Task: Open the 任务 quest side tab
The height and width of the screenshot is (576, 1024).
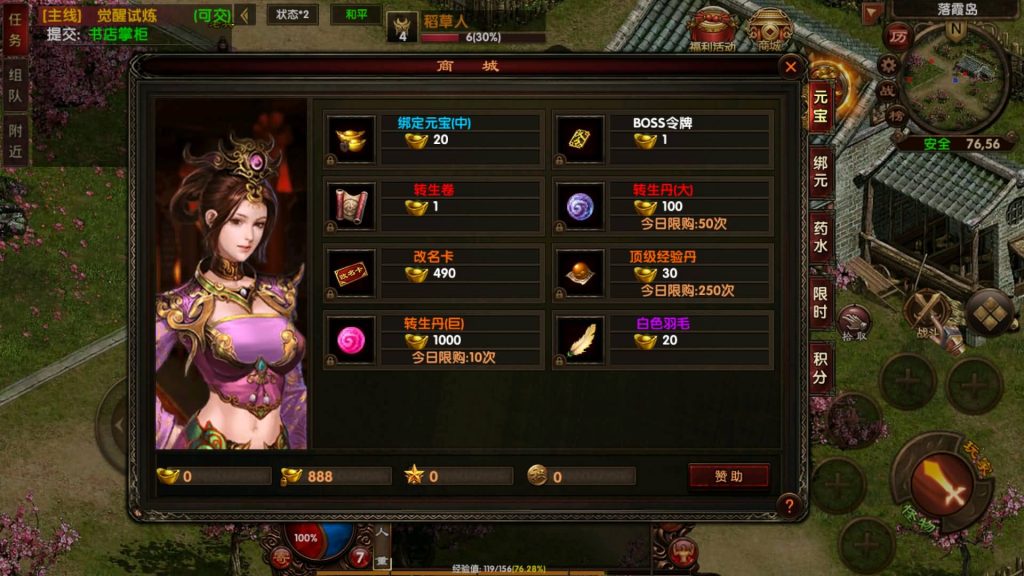Action: [15, 32]
